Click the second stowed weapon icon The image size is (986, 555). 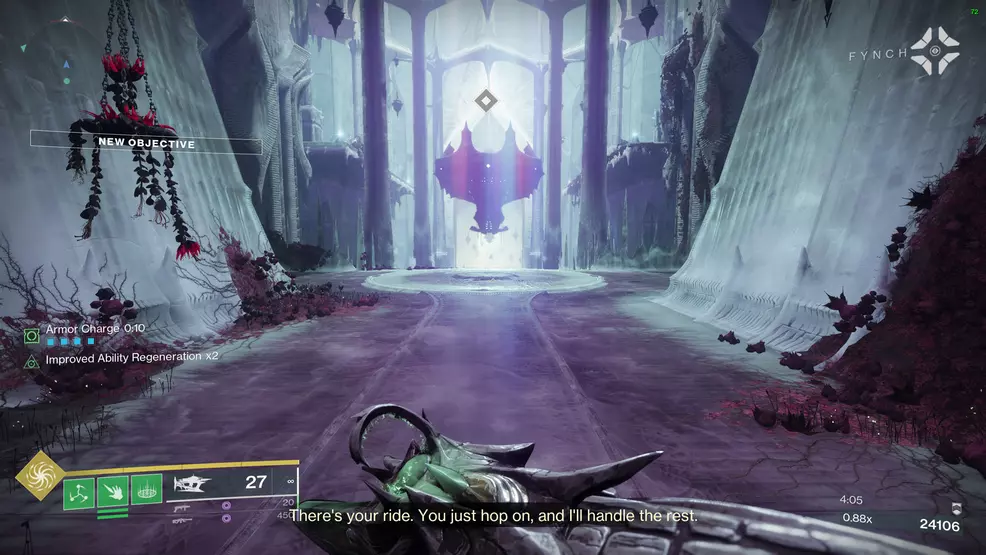(x=182, y=507)
